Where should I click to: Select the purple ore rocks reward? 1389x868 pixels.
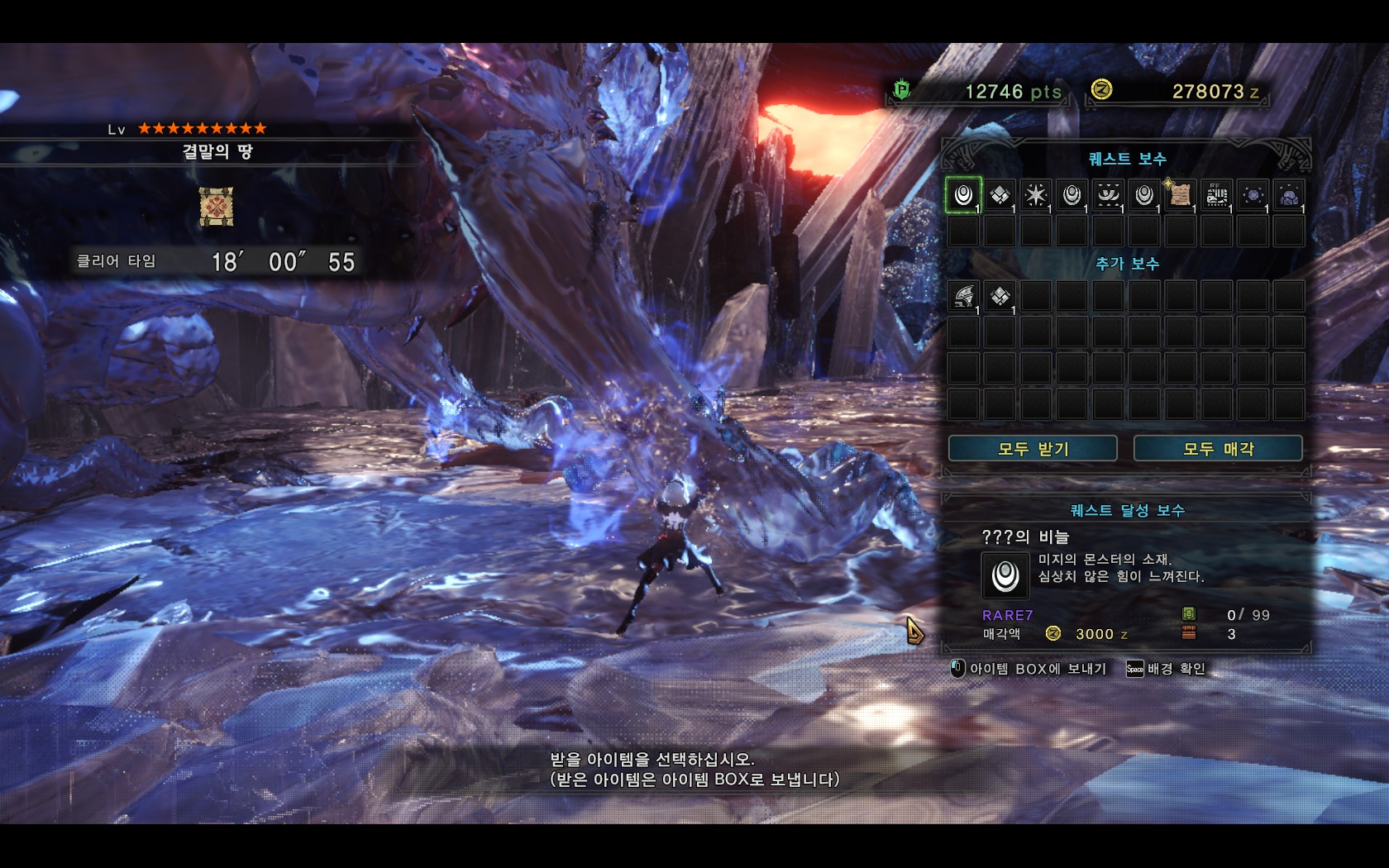[1289, 195]
